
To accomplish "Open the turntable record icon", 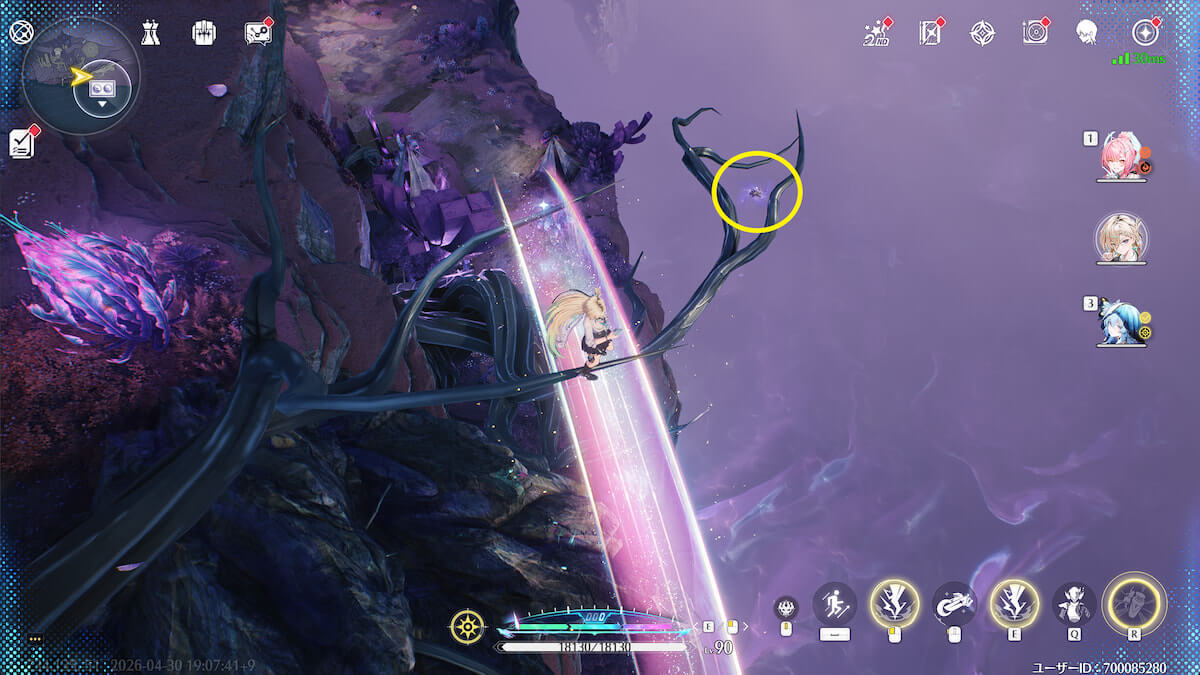I will (x=1034, y=34).
